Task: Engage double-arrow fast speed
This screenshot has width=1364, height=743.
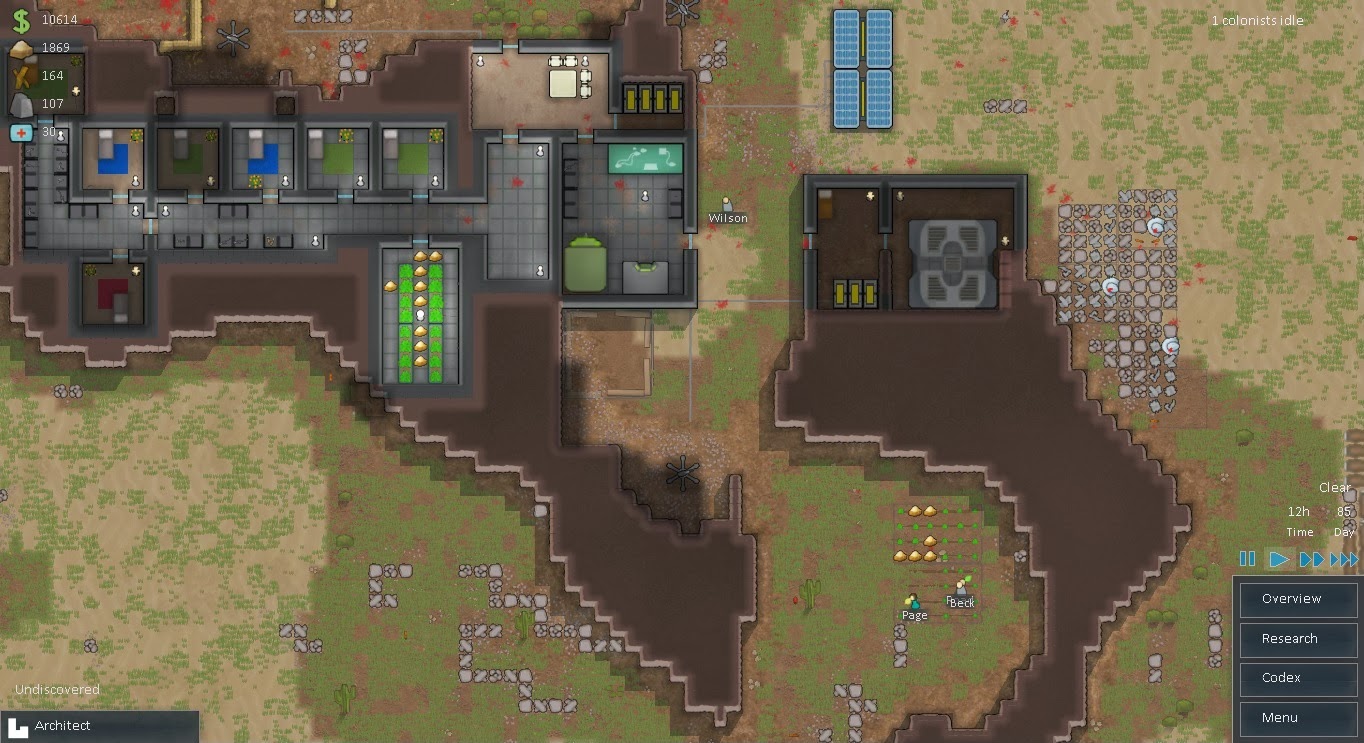Action: 1311,559
